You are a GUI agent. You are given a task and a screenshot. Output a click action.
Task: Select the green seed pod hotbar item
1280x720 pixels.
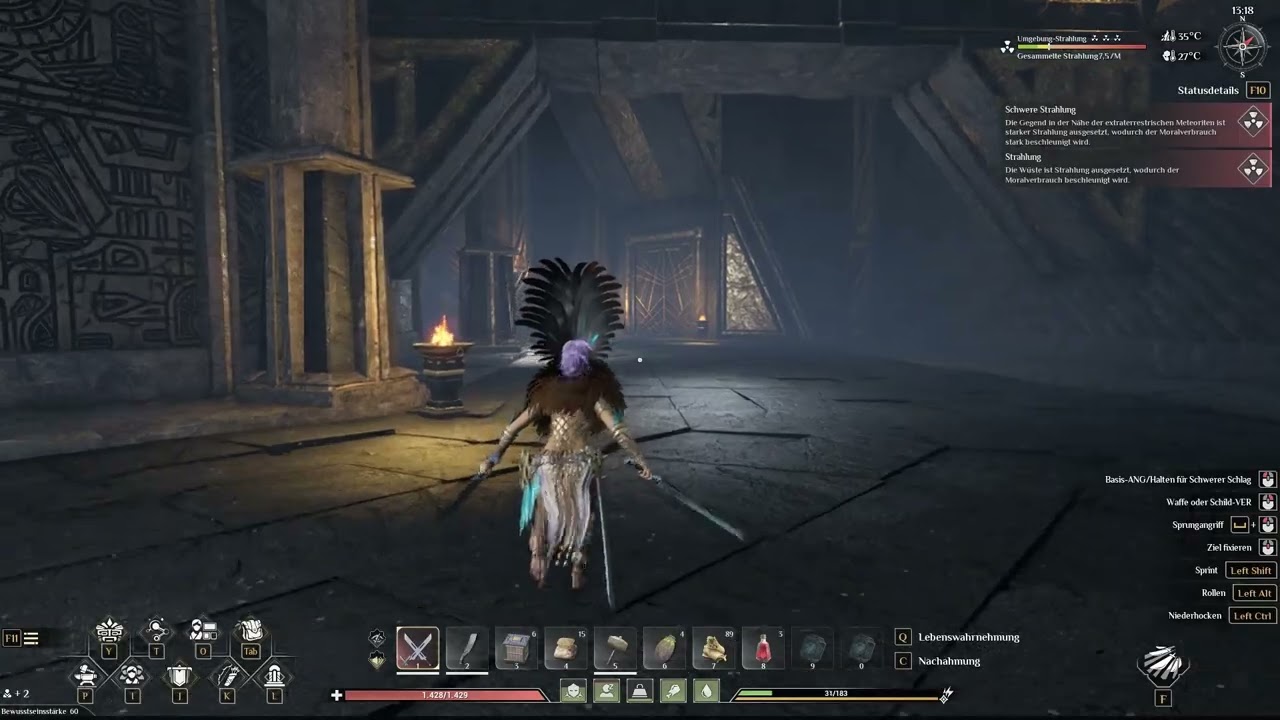664,647
